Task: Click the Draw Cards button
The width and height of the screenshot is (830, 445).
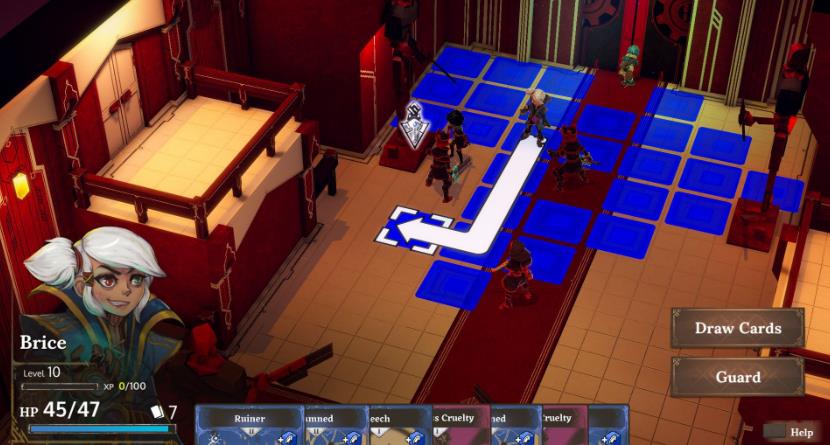Action: (x=738, y=328)
